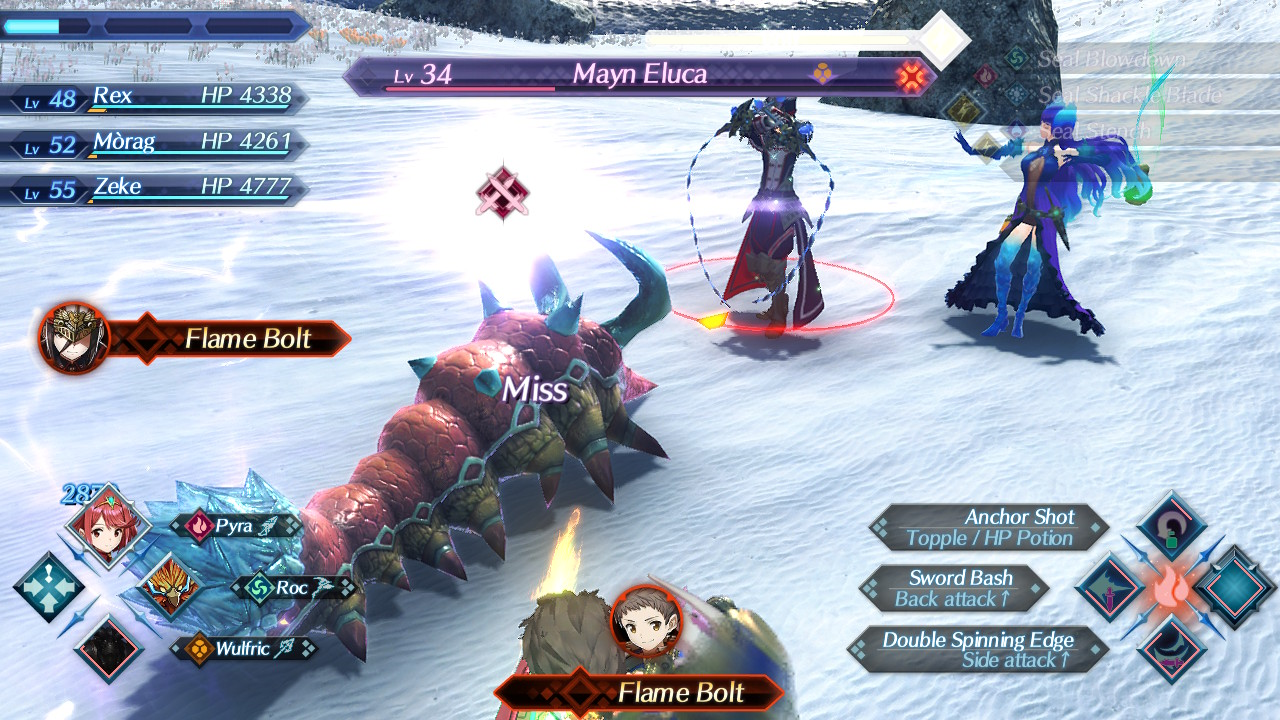Switch to Roc blade

coord(292,588)
